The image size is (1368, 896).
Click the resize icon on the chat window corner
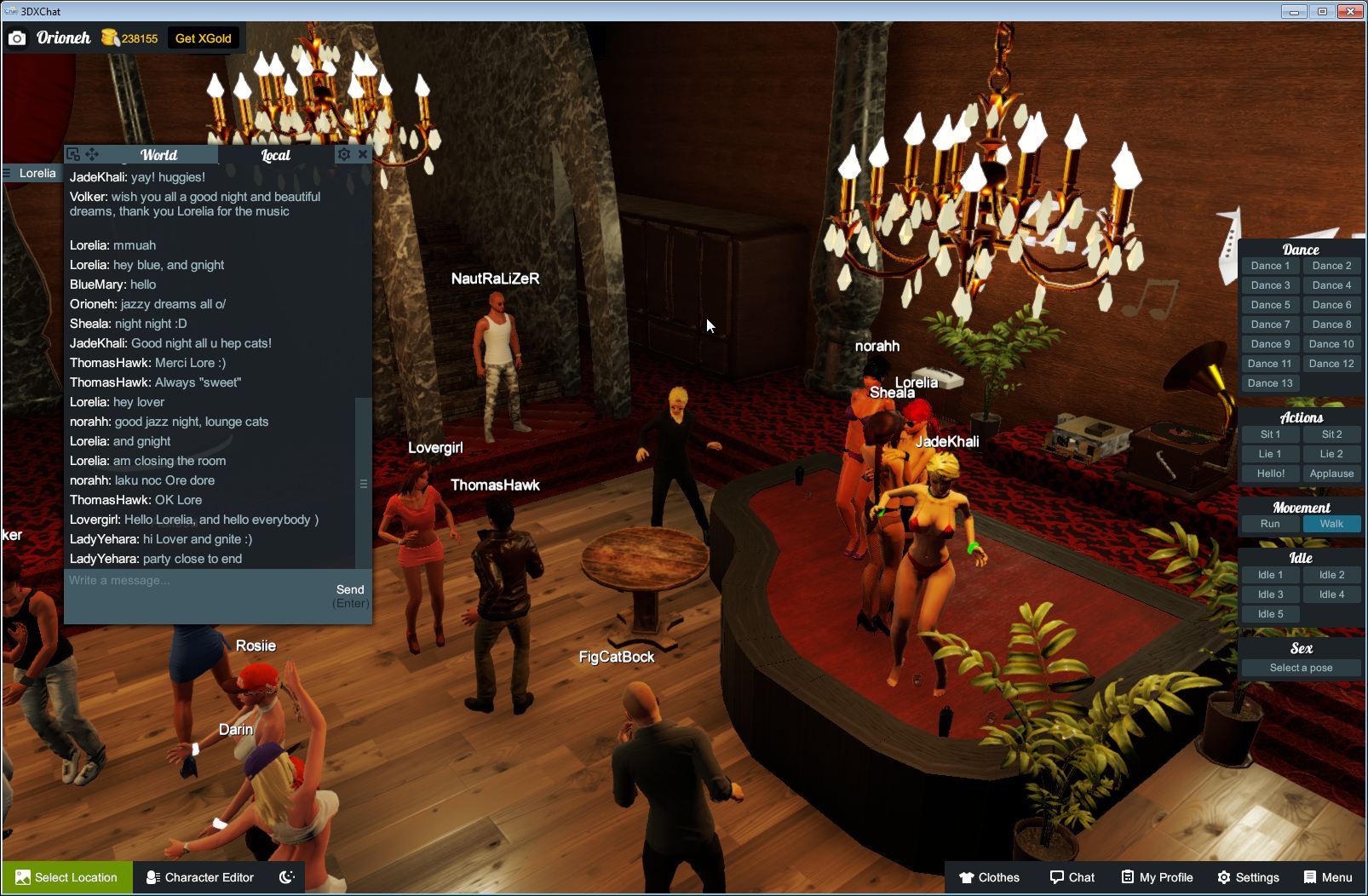(72, 153)
